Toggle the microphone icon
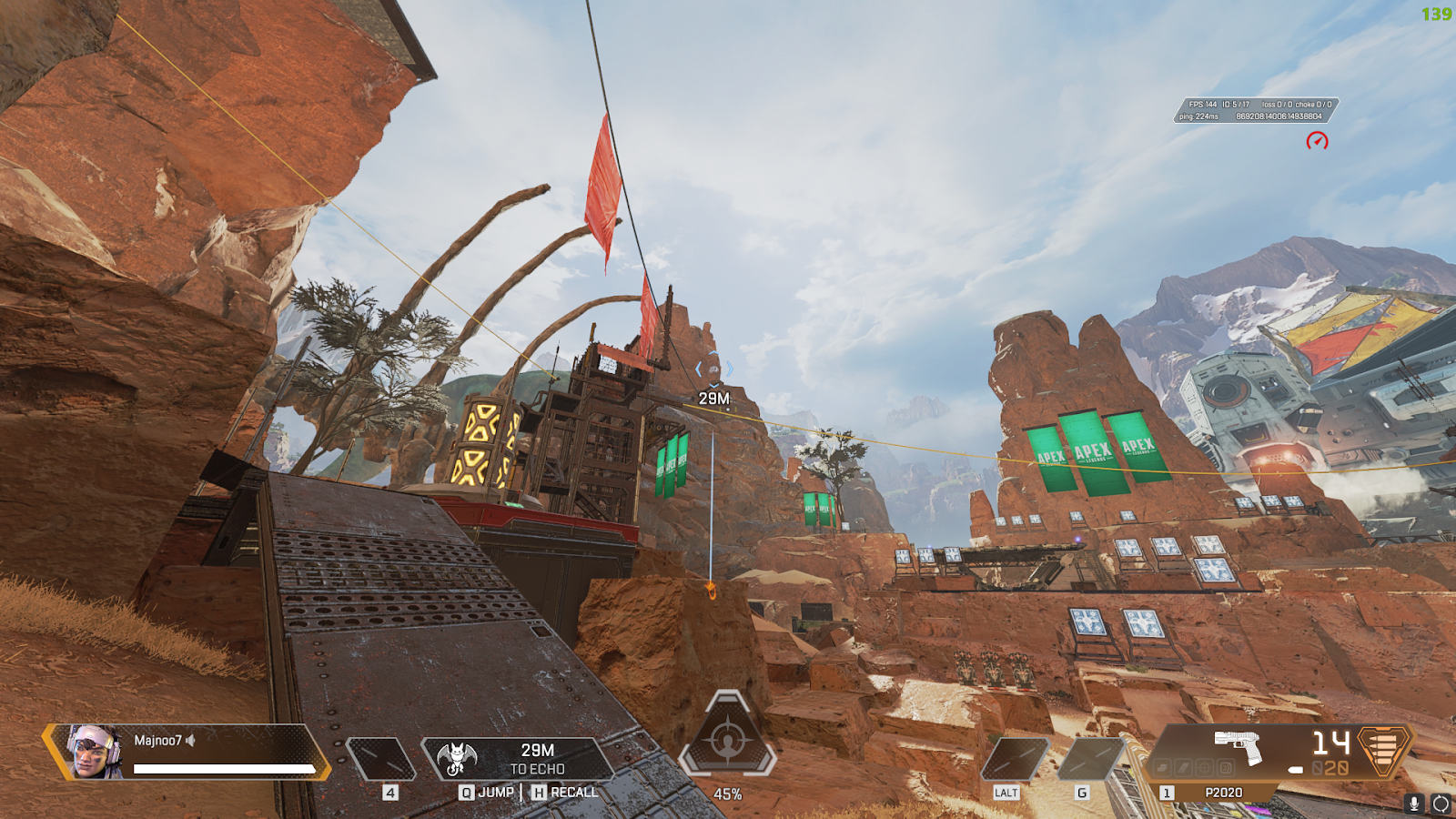 (x=1414, y=804)
